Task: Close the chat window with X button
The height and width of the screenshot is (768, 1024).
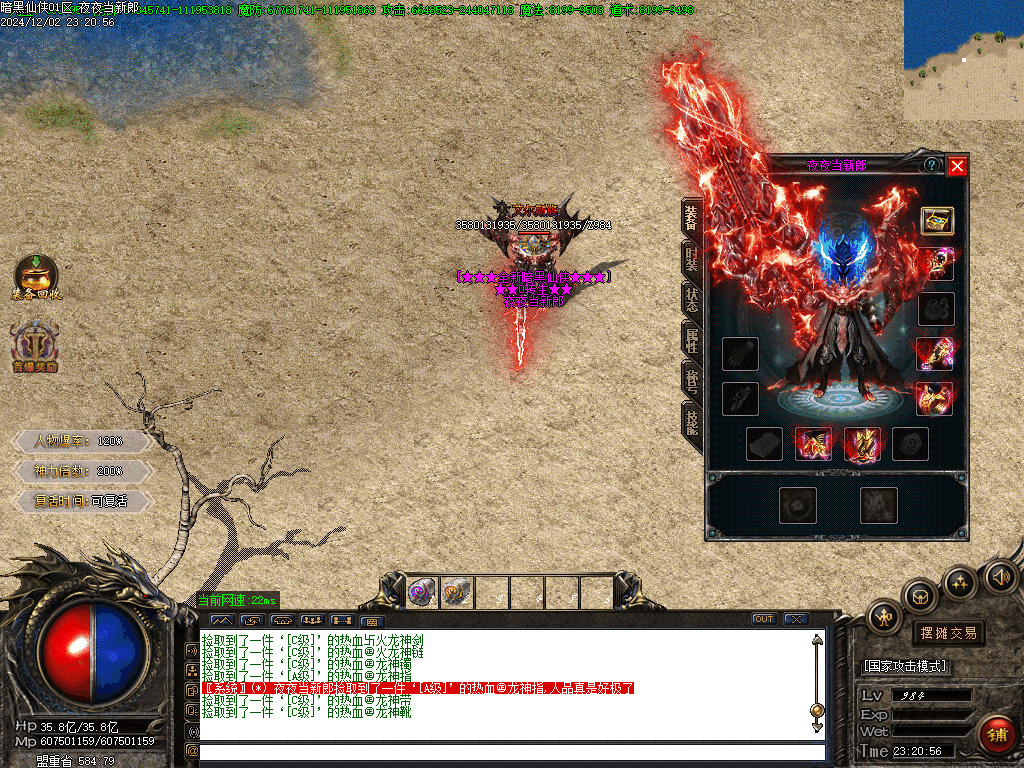Action: point(796,619)
